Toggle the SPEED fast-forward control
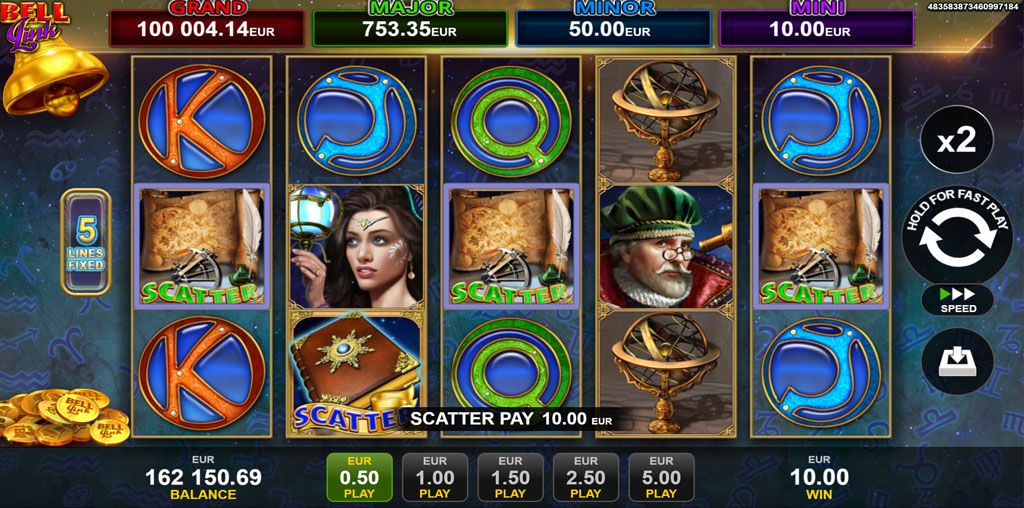The height and width of the screenshot is (508, 1024). (x=957, y=300)
